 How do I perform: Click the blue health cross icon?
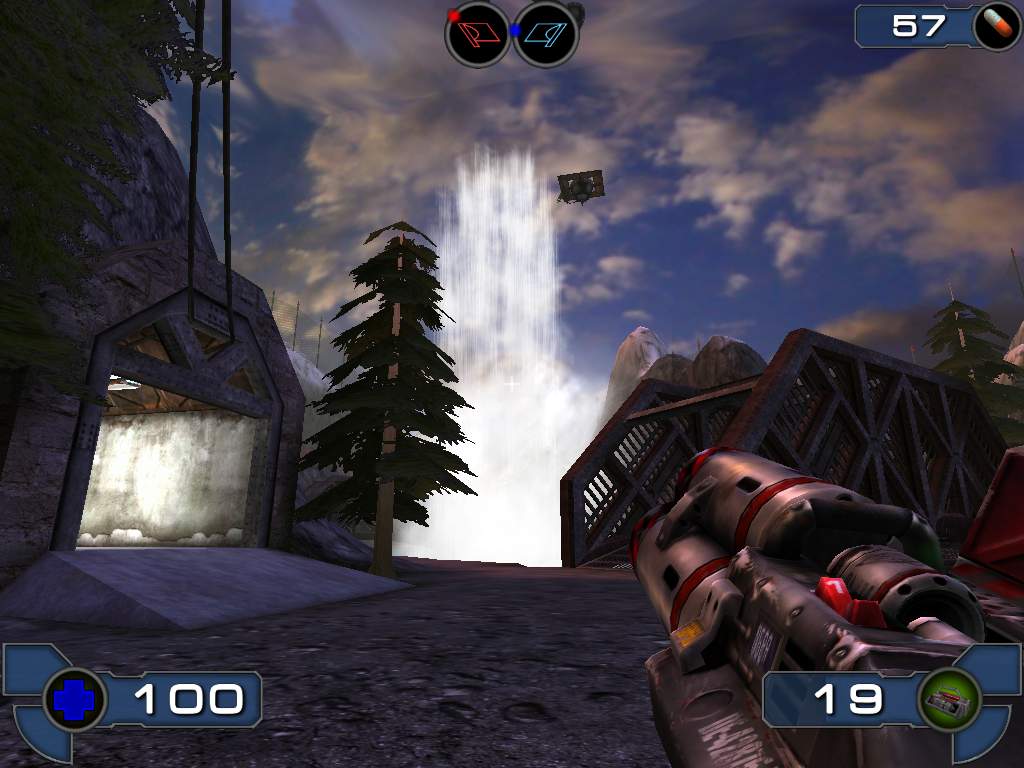pos(73,700)
